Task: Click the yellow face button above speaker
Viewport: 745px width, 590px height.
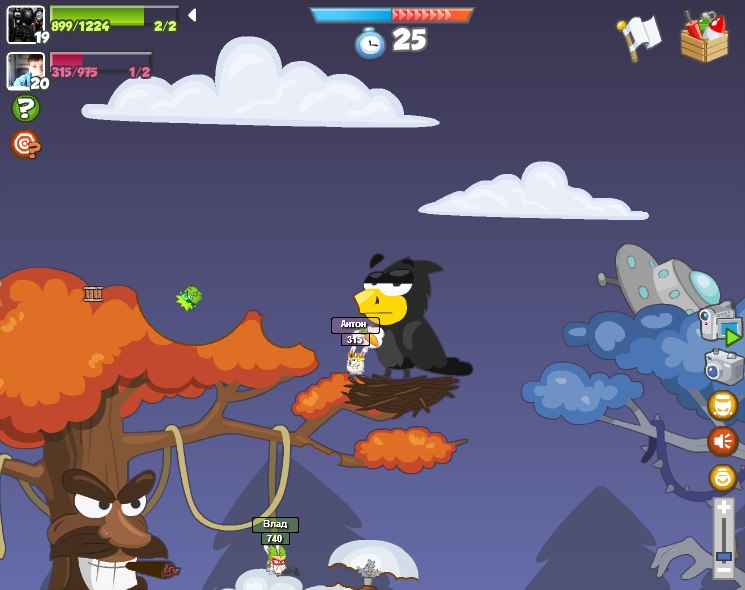Action: [722, 405]
